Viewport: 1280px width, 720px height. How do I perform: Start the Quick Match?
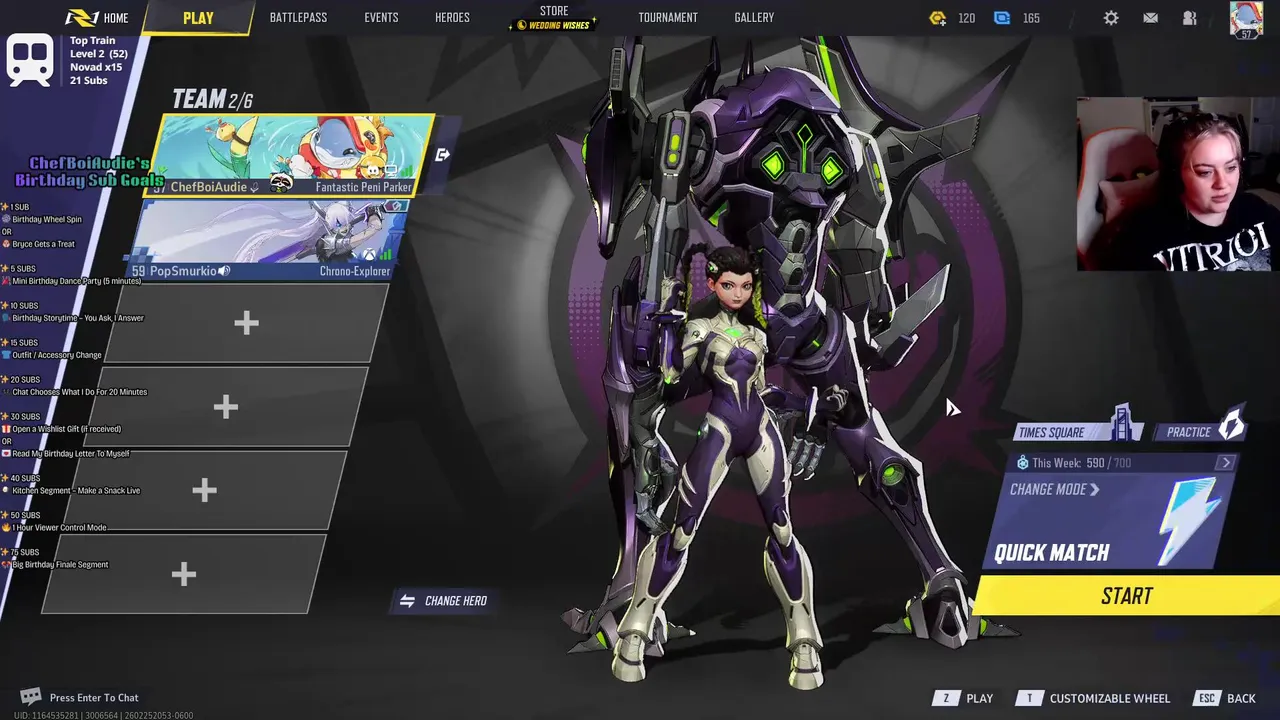pyautogui.click(x=1127, y=596)
